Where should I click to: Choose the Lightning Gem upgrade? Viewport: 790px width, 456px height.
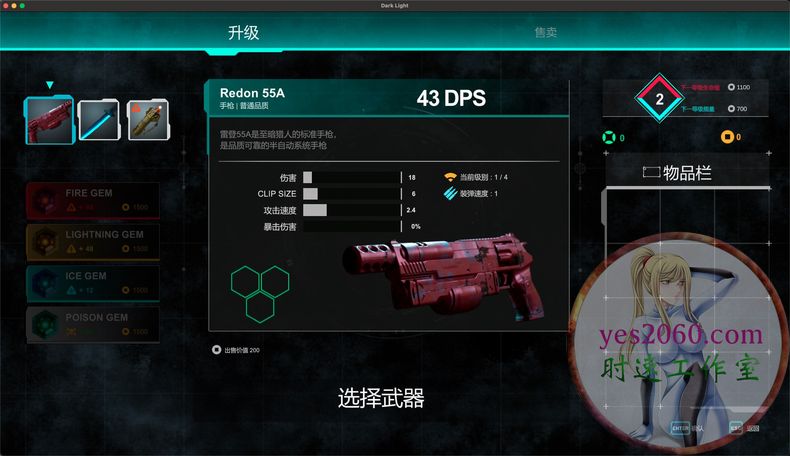pos(92,241)
